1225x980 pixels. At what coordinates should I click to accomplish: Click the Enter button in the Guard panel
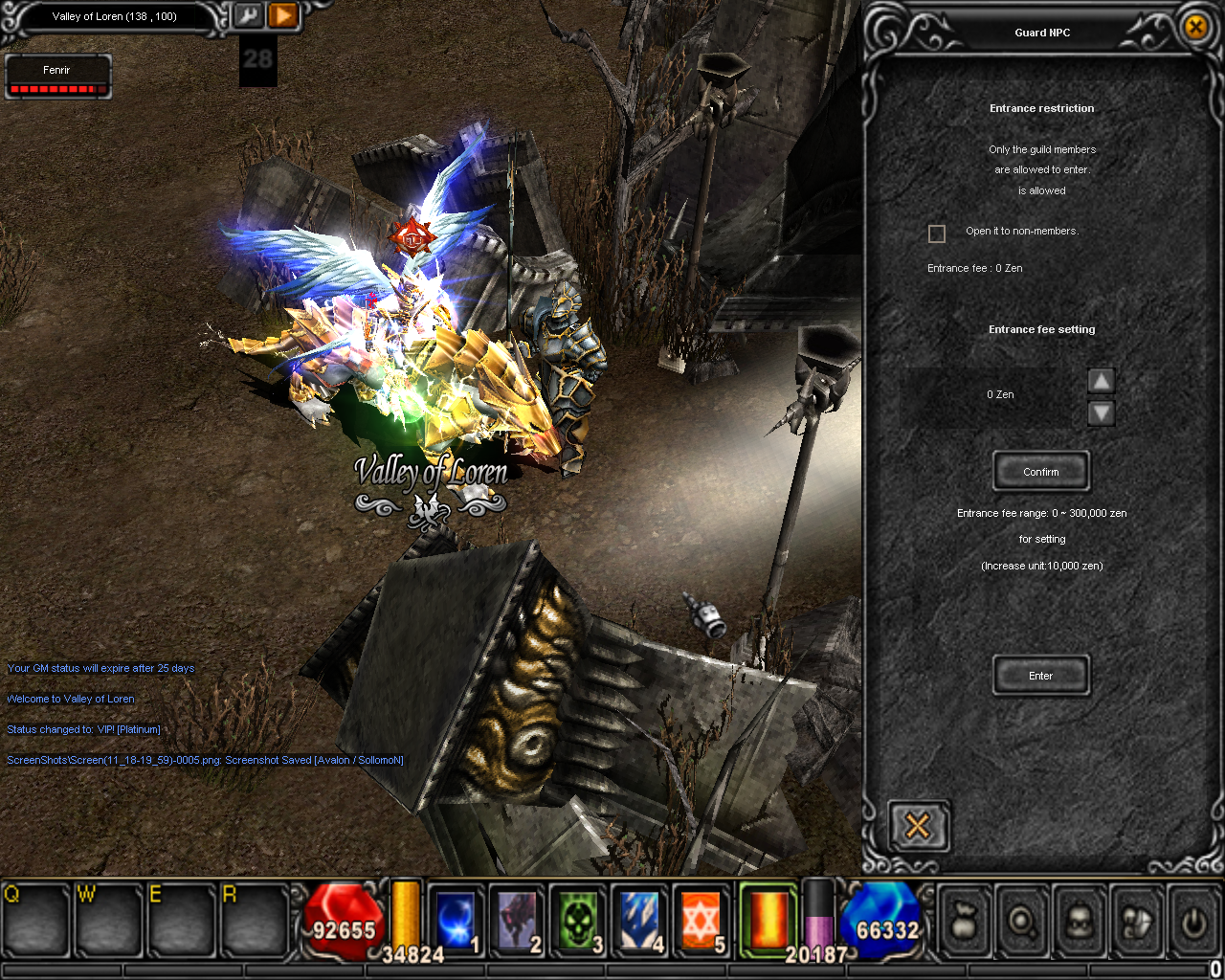tap(1040, 676)
